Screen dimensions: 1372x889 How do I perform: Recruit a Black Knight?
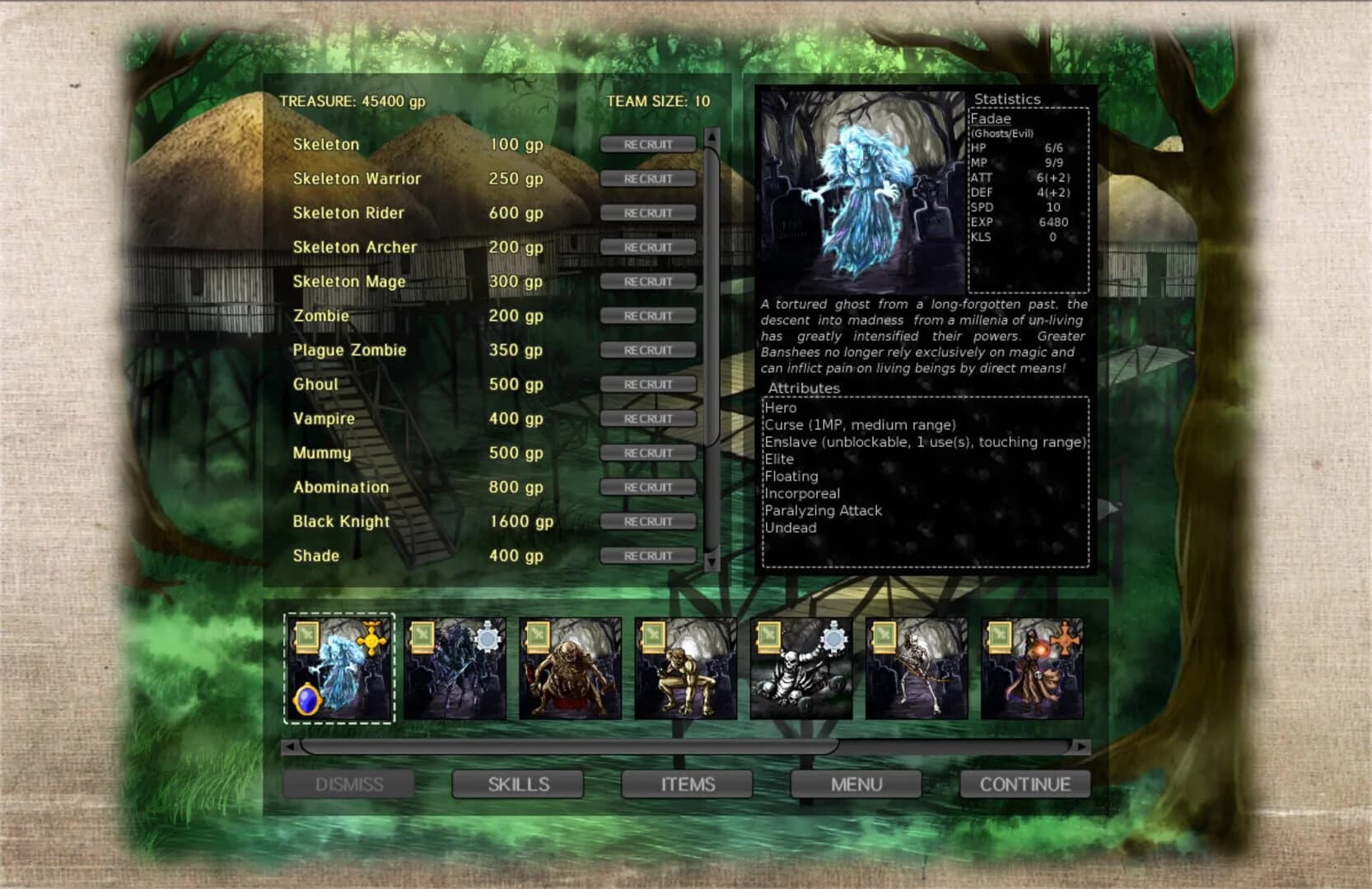[647, 521]
